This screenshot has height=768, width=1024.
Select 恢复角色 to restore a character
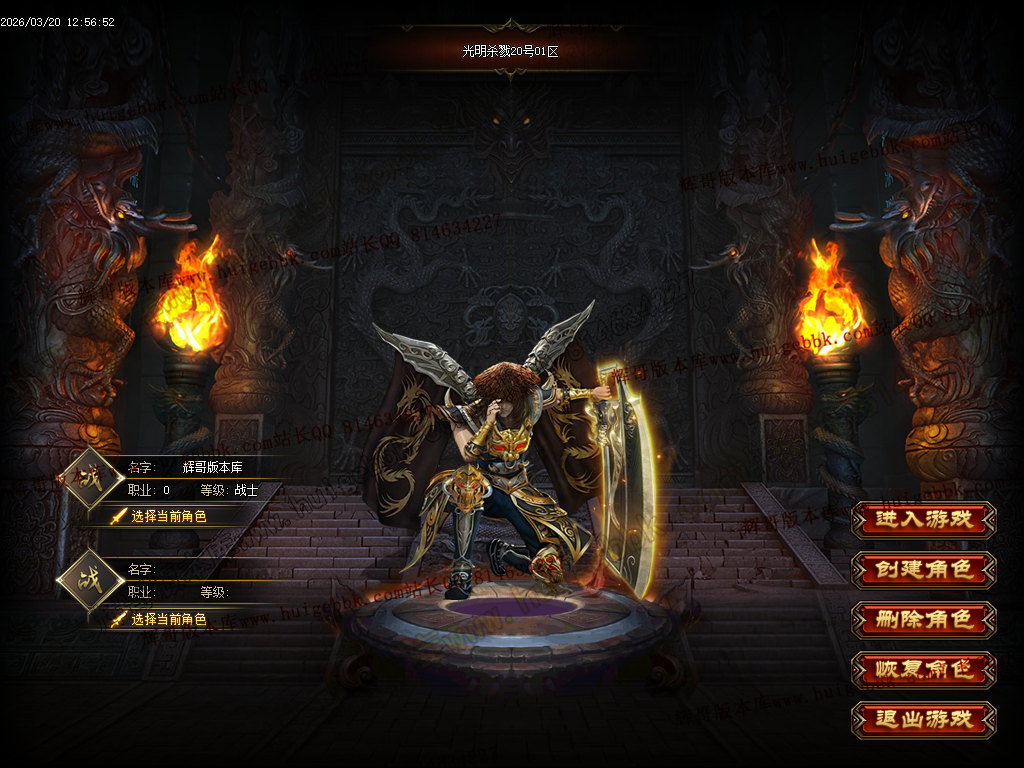(x=923, y=669)
